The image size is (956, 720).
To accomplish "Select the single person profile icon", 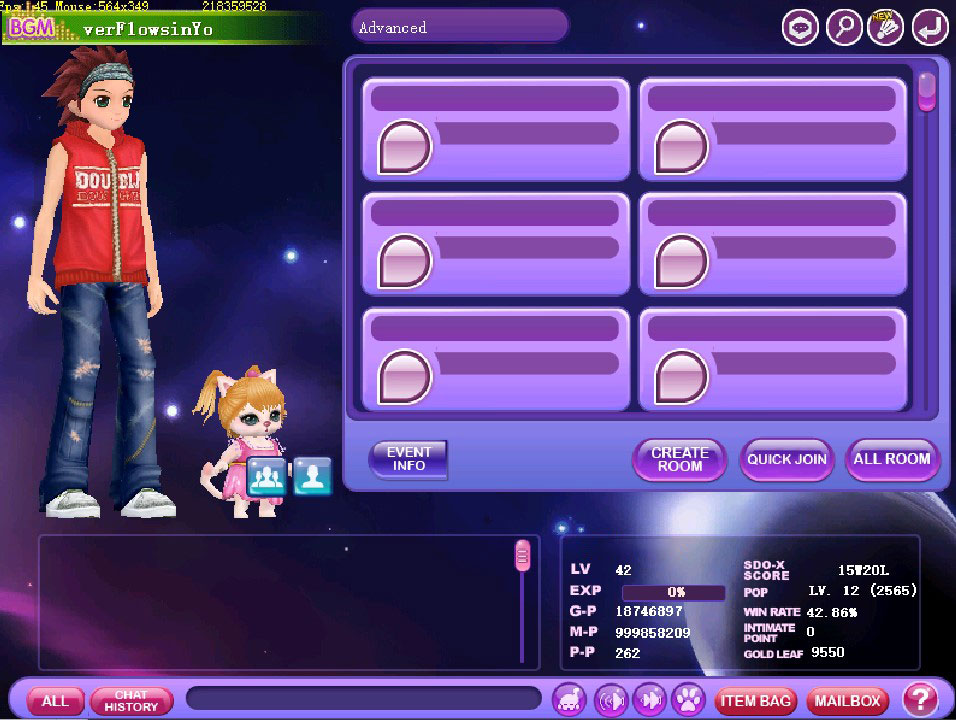I will (312, 477).
